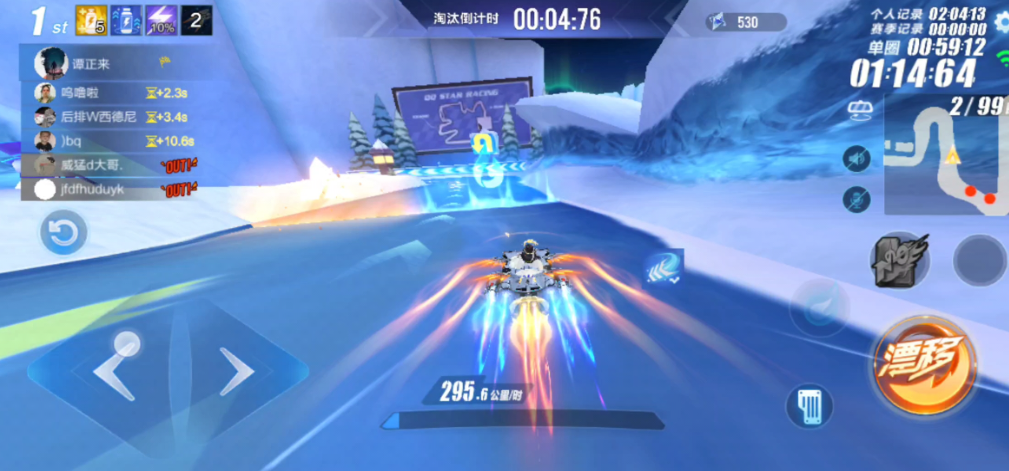Select the lightning 10% buff icon
The image size is (1009, 471).
click(161, 20)
